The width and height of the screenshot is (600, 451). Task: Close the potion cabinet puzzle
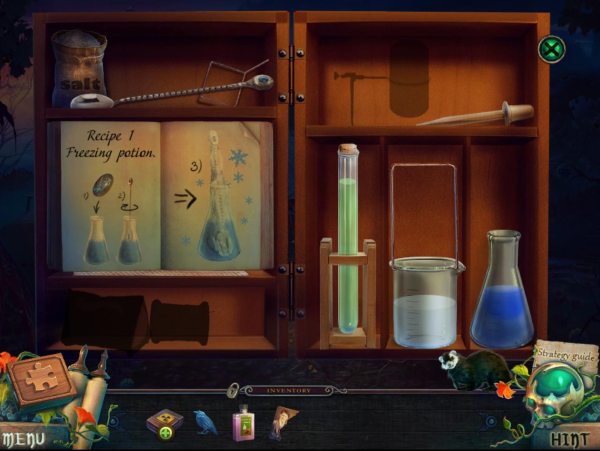click(551, 48)
